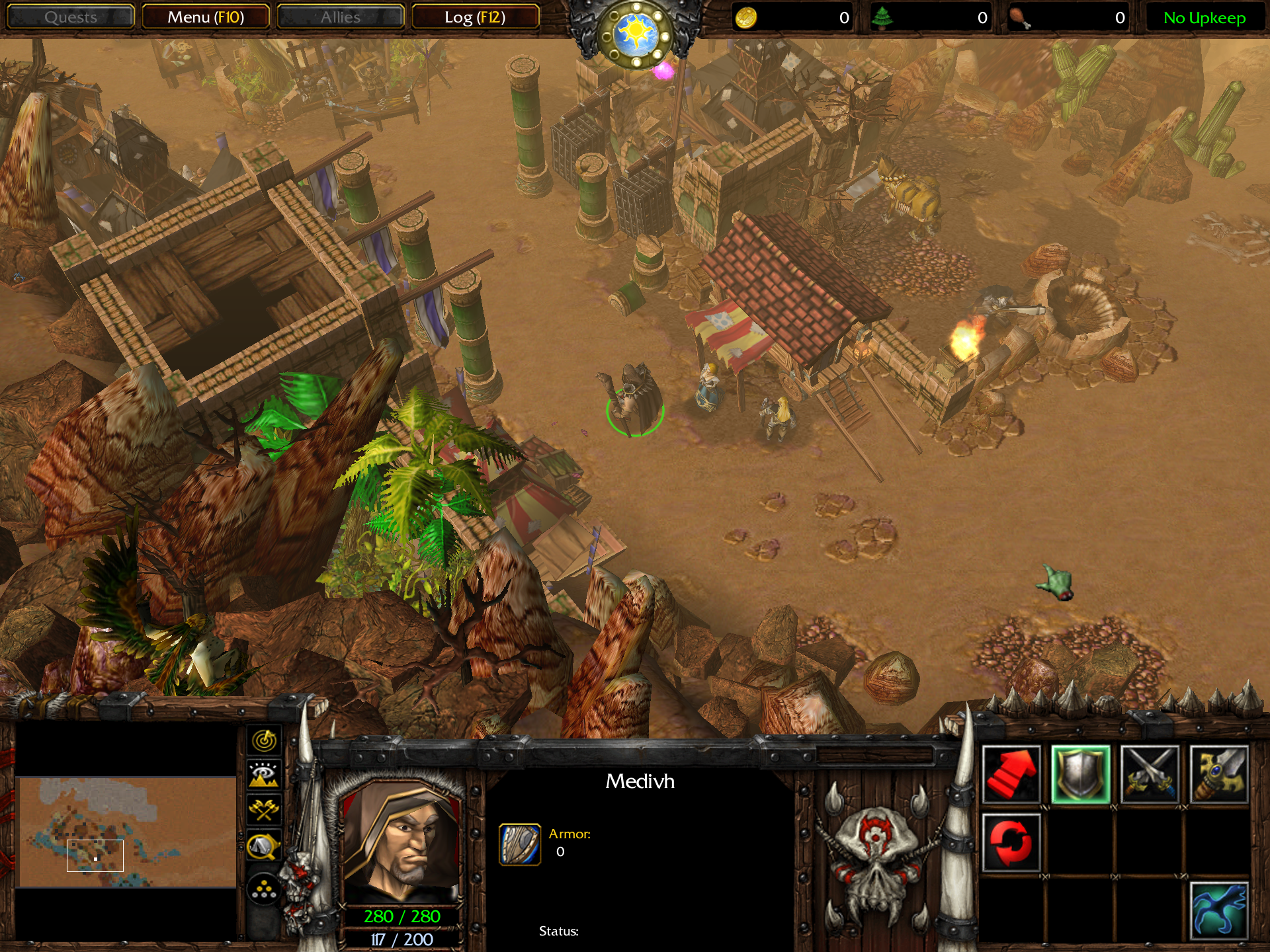Select the Move command red arrow

coord(1011,775)
